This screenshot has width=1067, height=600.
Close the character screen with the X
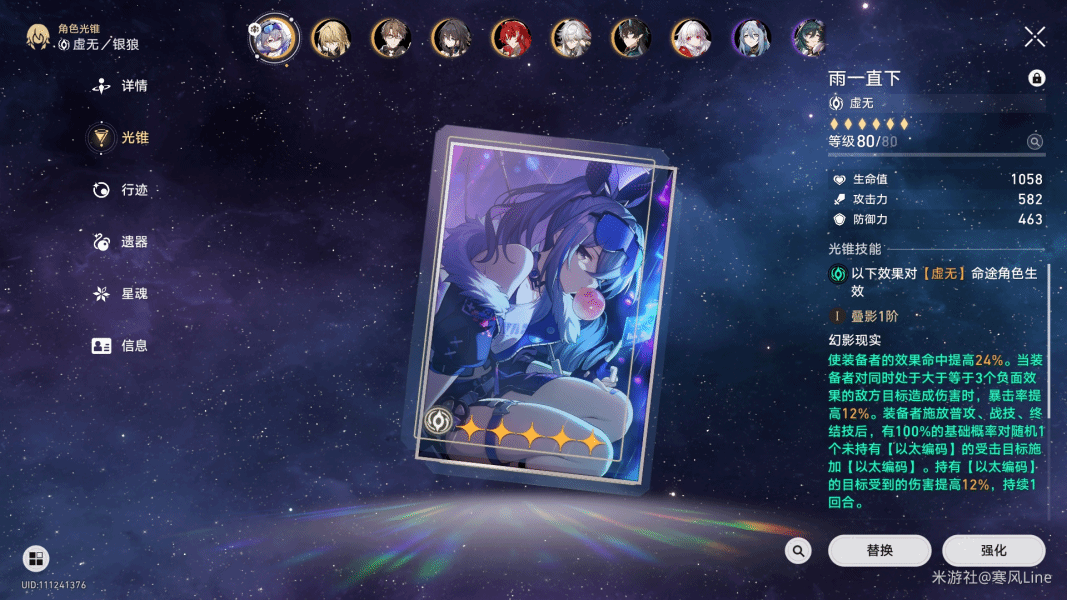pyautogui.click(x=1035, y=37)
